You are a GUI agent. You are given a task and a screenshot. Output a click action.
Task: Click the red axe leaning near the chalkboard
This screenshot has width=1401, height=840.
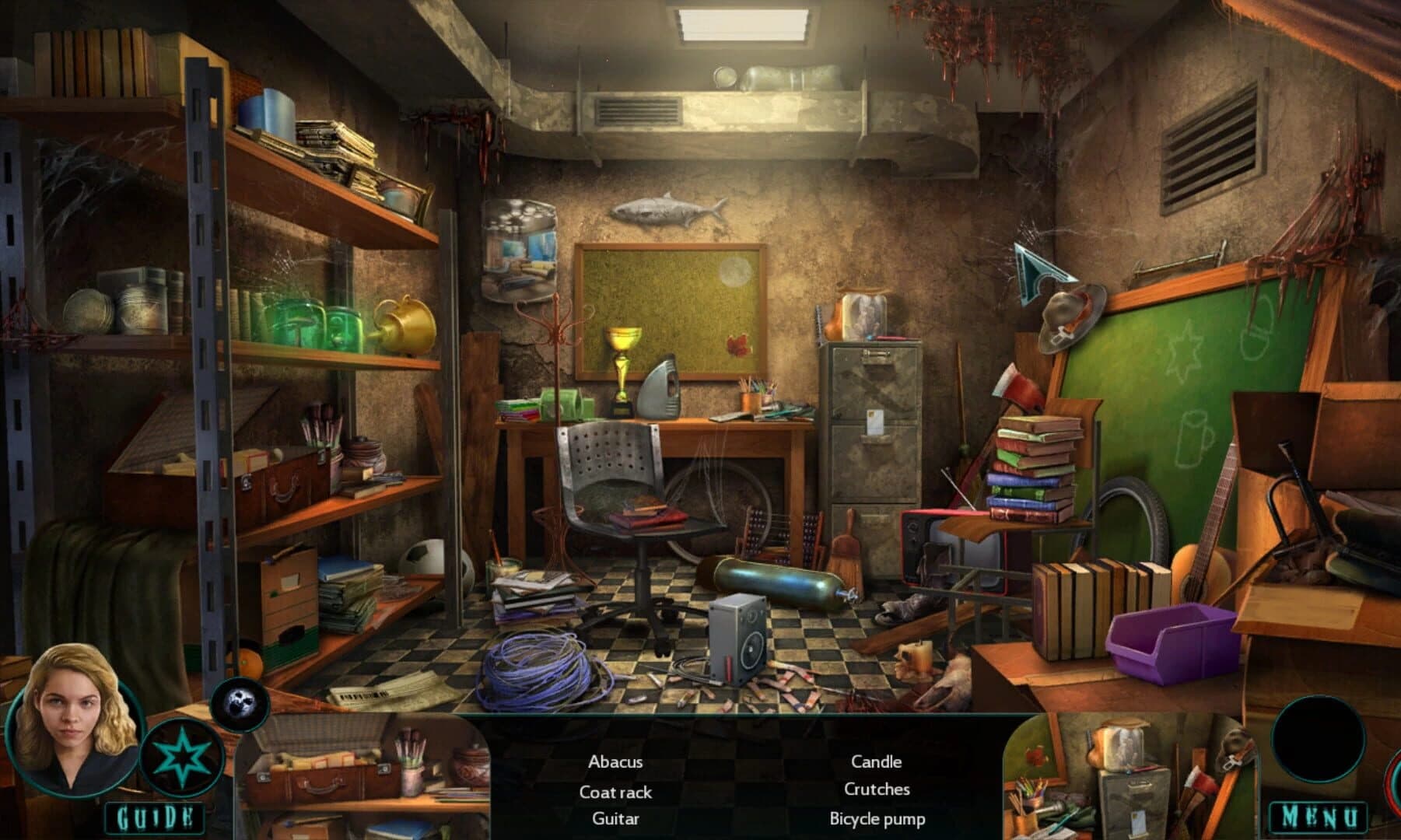(x=1021, y=389)
